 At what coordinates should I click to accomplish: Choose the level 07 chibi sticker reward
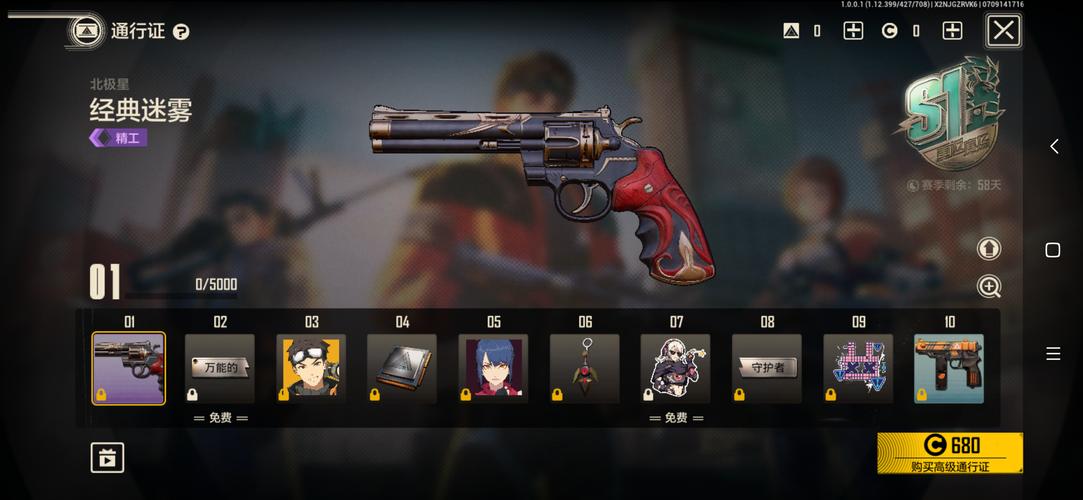(x=676, y=368)
